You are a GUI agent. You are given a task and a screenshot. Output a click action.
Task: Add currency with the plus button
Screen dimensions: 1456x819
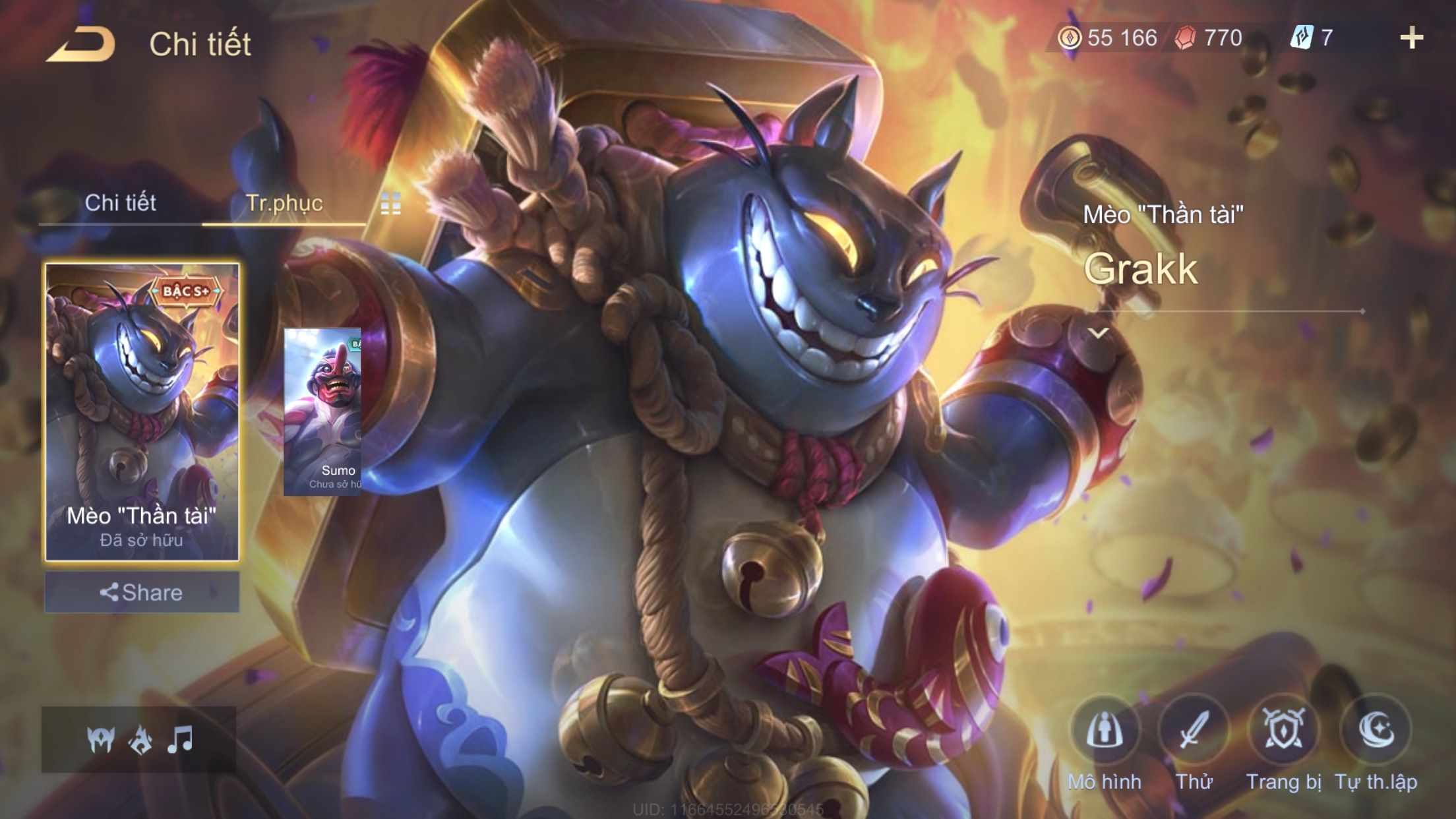1411,38
